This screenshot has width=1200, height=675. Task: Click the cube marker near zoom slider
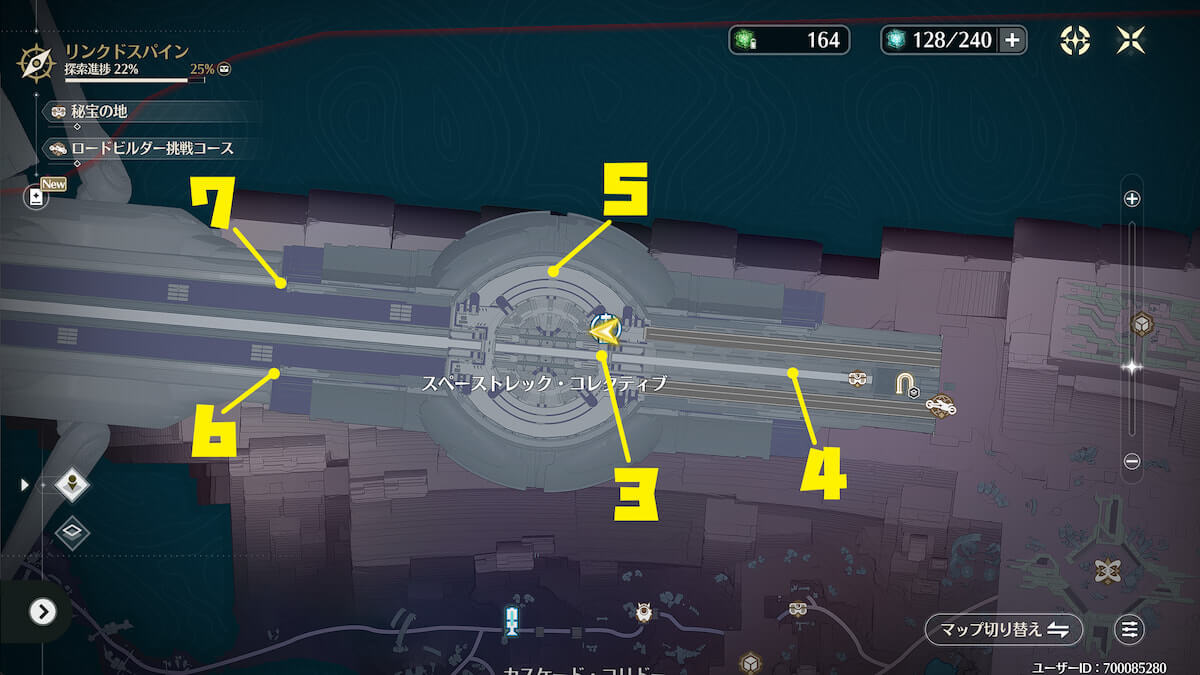coord(1141,325)
